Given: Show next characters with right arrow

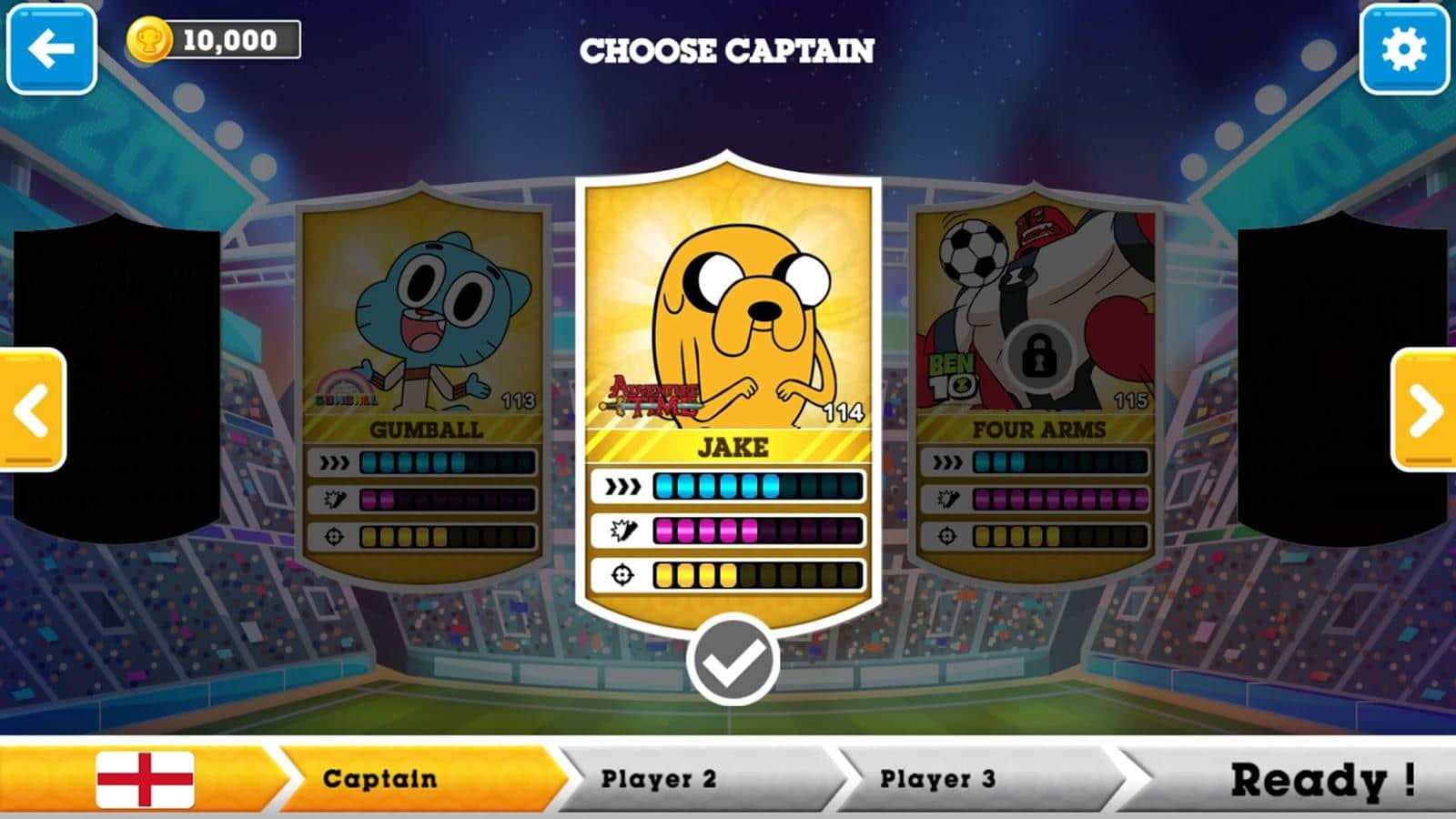Looking at the screenshot, I should click(1424, 410).
